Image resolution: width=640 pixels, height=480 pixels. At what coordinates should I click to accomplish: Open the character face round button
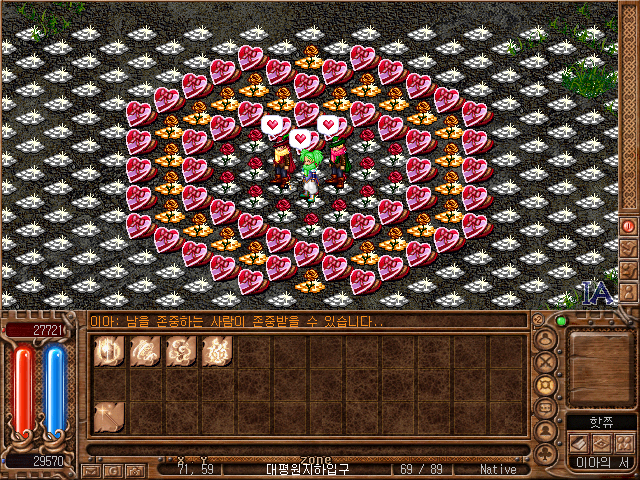[546, 340]
